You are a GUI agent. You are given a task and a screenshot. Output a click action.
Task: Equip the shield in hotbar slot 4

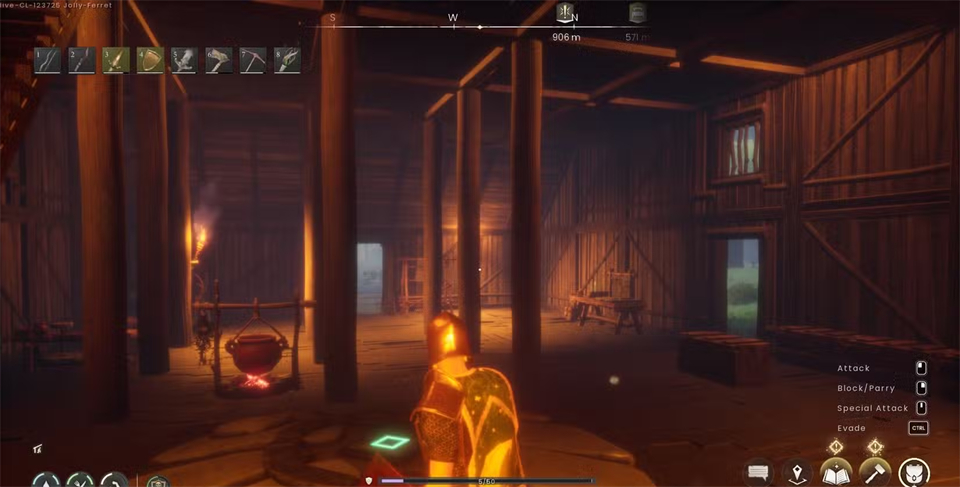tap(150, 60)
